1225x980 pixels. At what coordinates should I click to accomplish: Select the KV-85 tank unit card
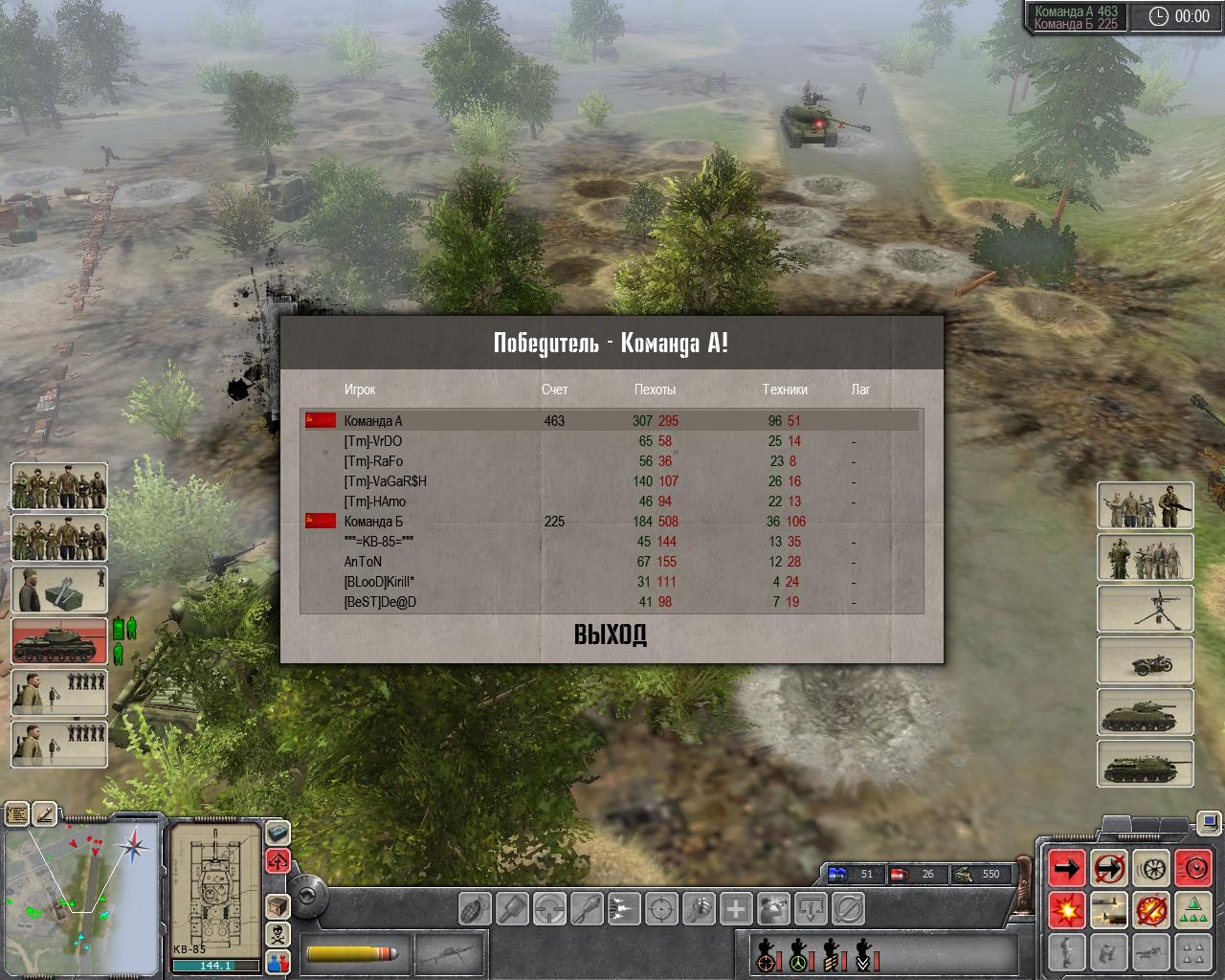pos(59,639)
